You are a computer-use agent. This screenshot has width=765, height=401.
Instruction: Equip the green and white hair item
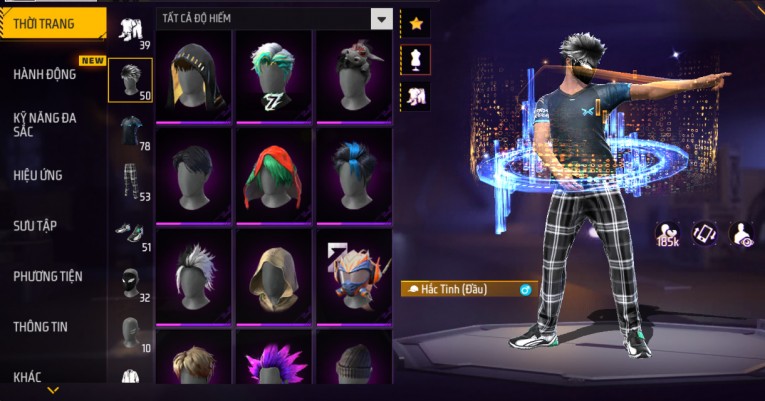[273, 75]
